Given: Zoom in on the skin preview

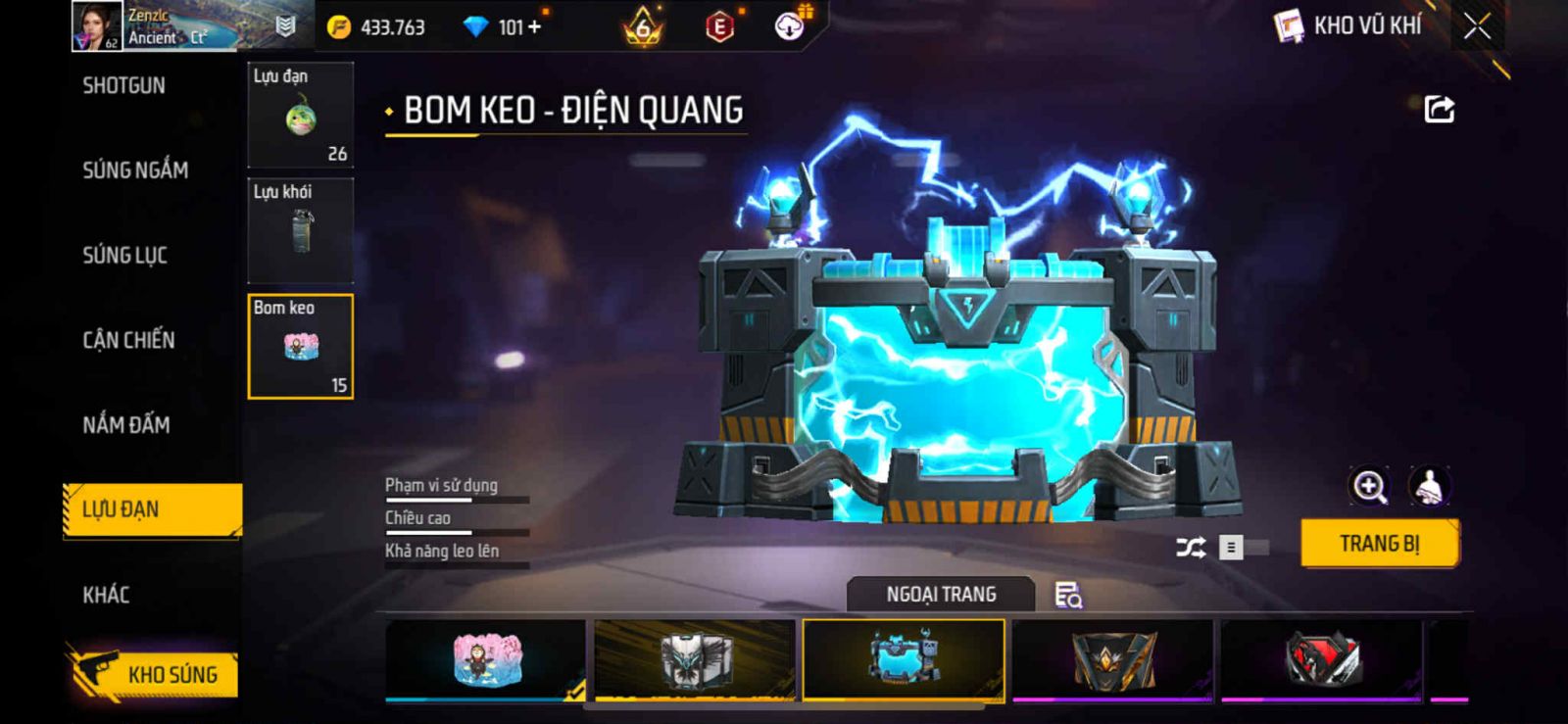Looking at the screenshot, I should [x=1369, y=486].
